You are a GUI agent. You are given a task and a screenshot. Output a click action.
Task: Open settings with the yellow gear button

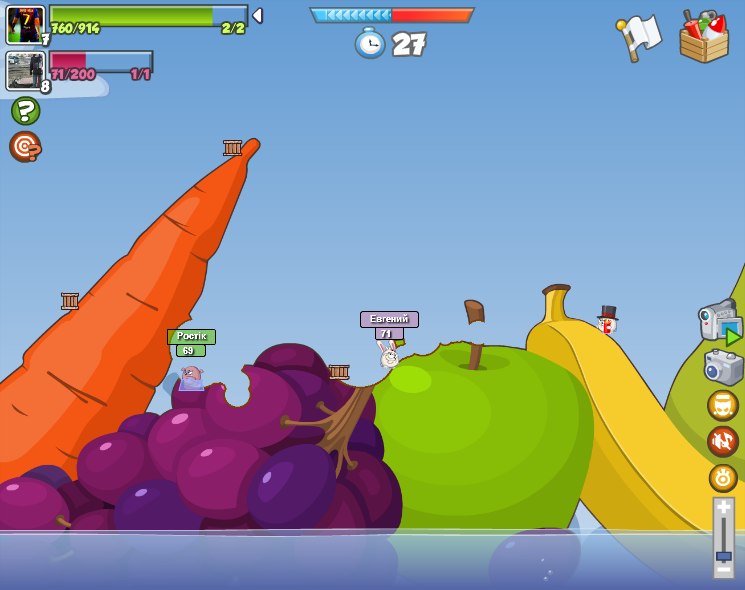point(723,477)
